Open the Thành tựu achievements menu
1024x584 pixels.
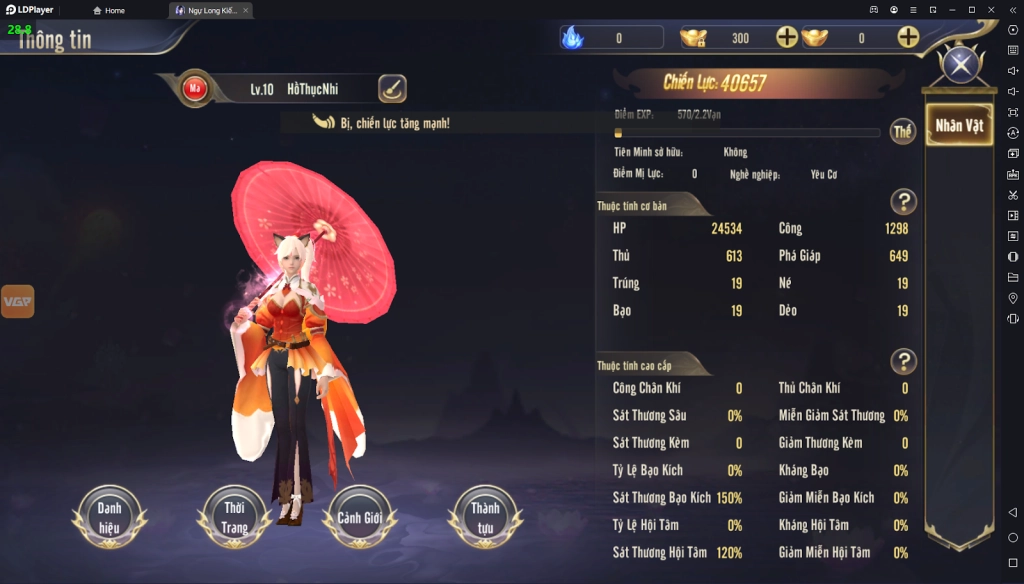(486, 516)
